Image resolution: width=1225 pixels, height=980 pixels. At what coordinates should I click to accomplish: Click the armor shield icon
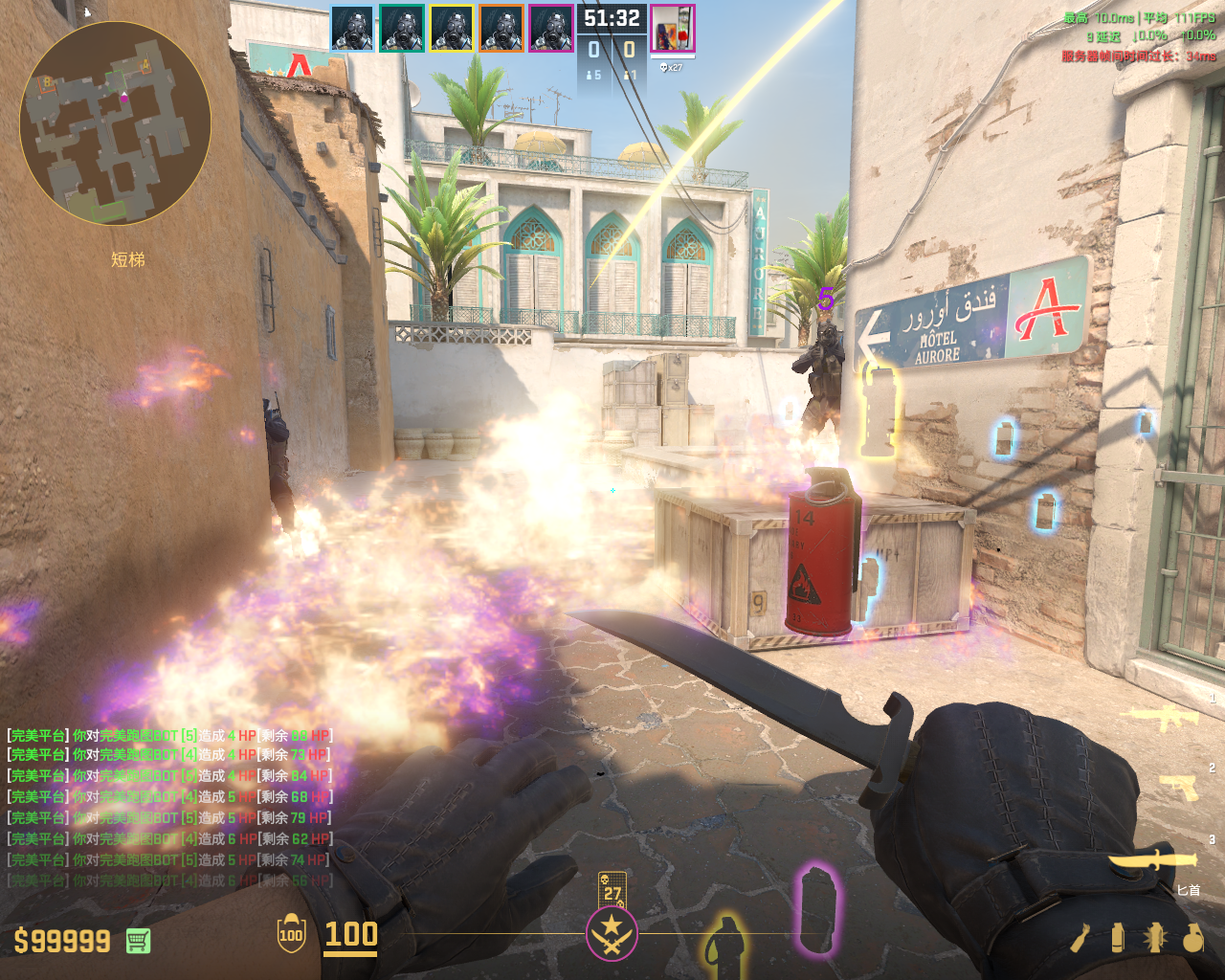[291, 935]
